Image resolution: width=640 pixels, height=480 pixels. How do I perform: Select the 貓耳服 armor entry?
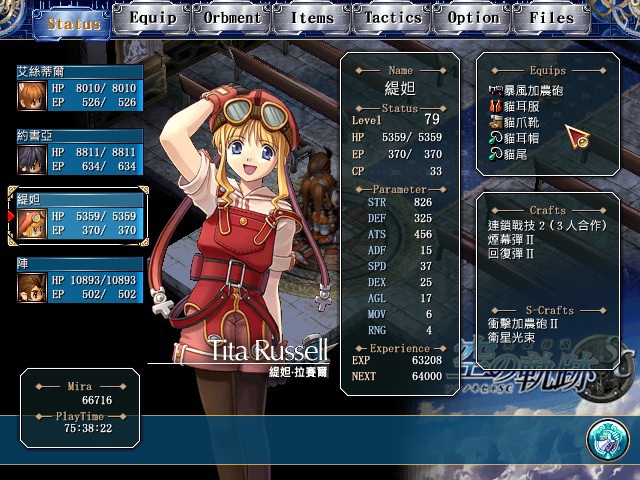(522, 105)
